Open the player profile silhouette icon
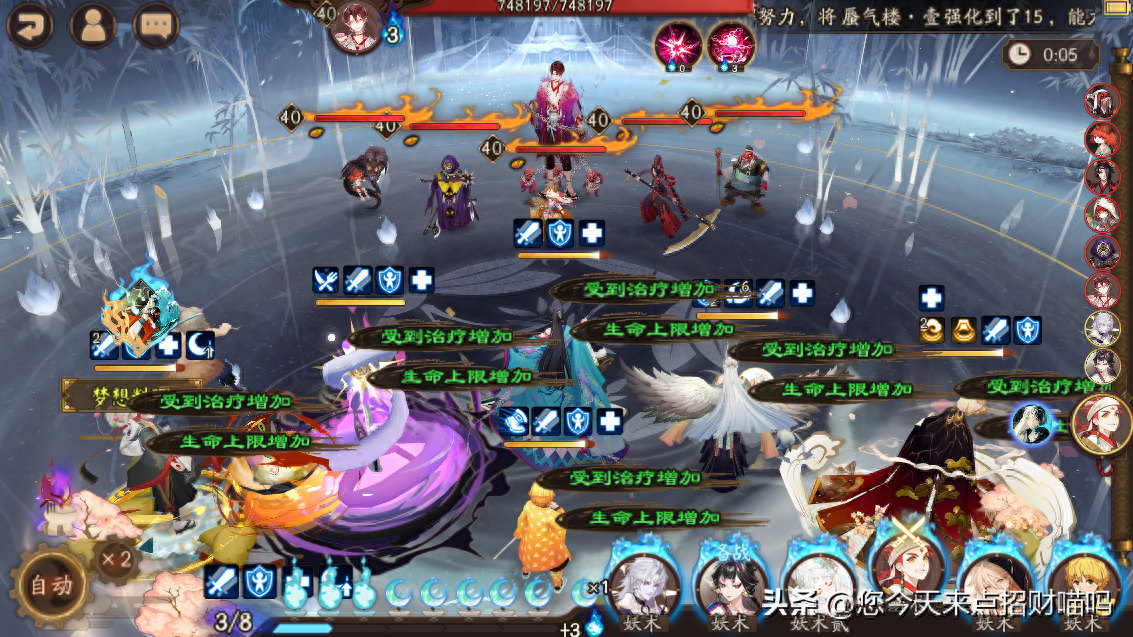Viewport: 1133px width, 637px height. pyautogui.click(x=95, y=25)
